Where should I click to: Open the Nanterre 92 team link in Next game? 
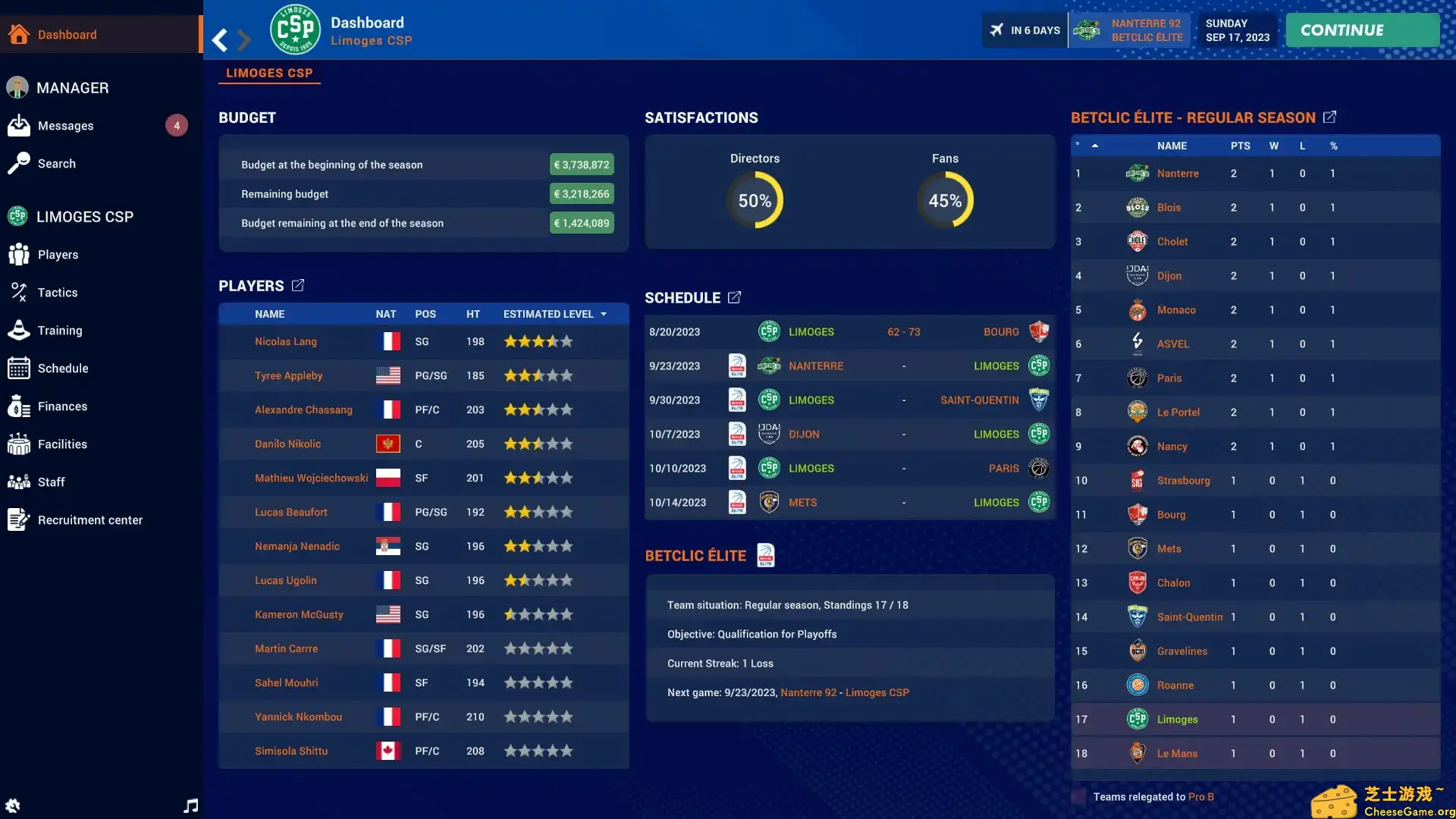click(x=808, y=692)
